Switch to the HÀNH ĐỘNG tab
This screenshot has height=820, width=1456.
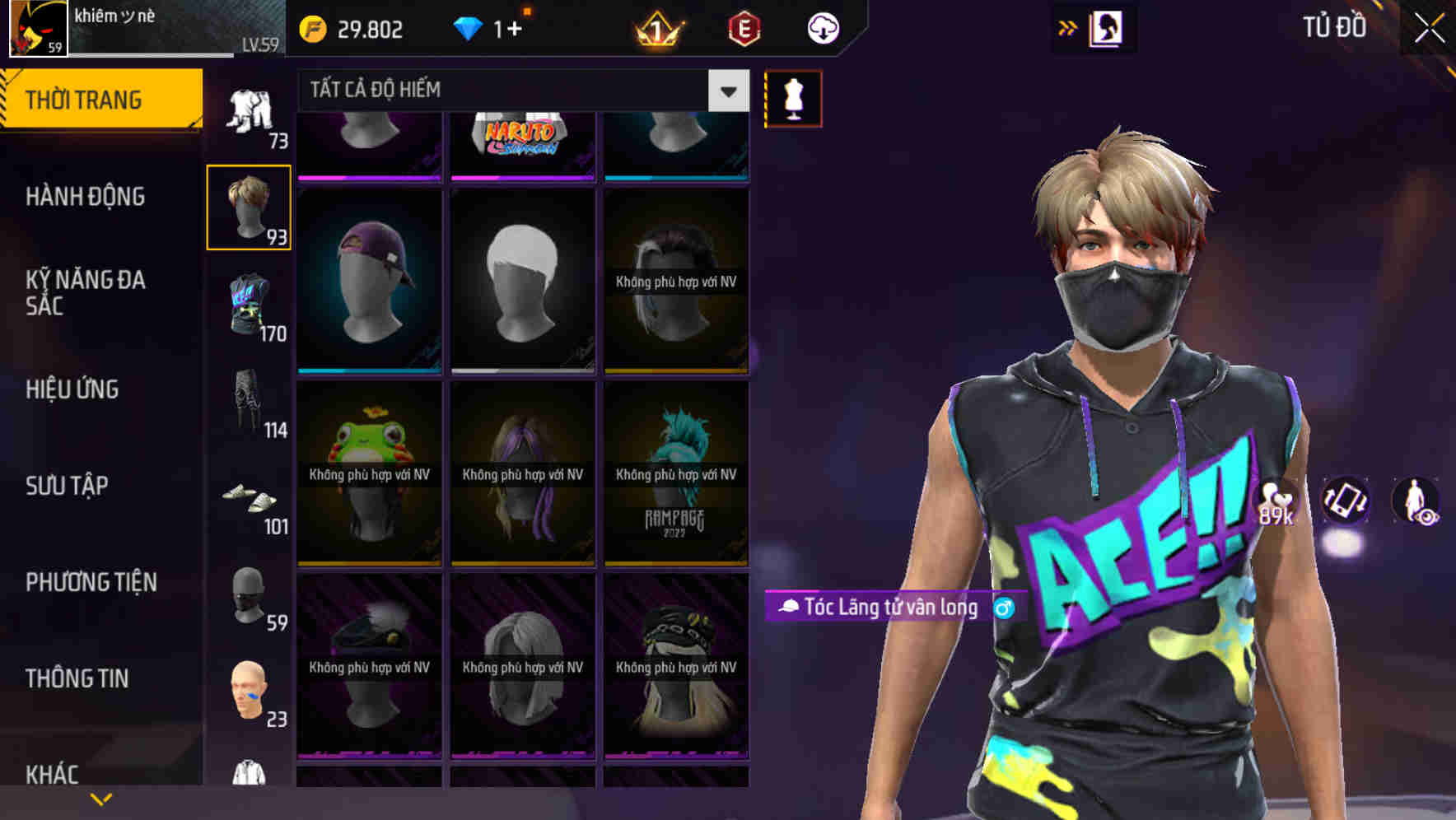[x=84, y=196]
